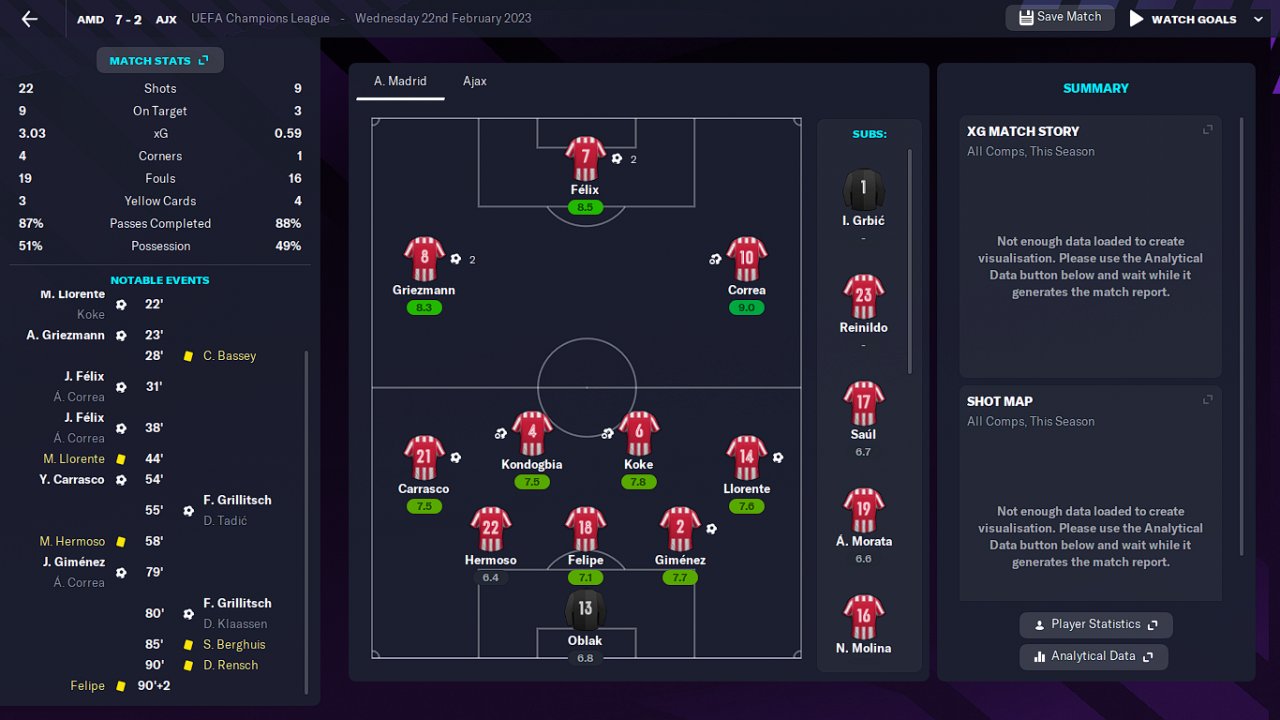
Task: Save the match
Action: 1059,17
